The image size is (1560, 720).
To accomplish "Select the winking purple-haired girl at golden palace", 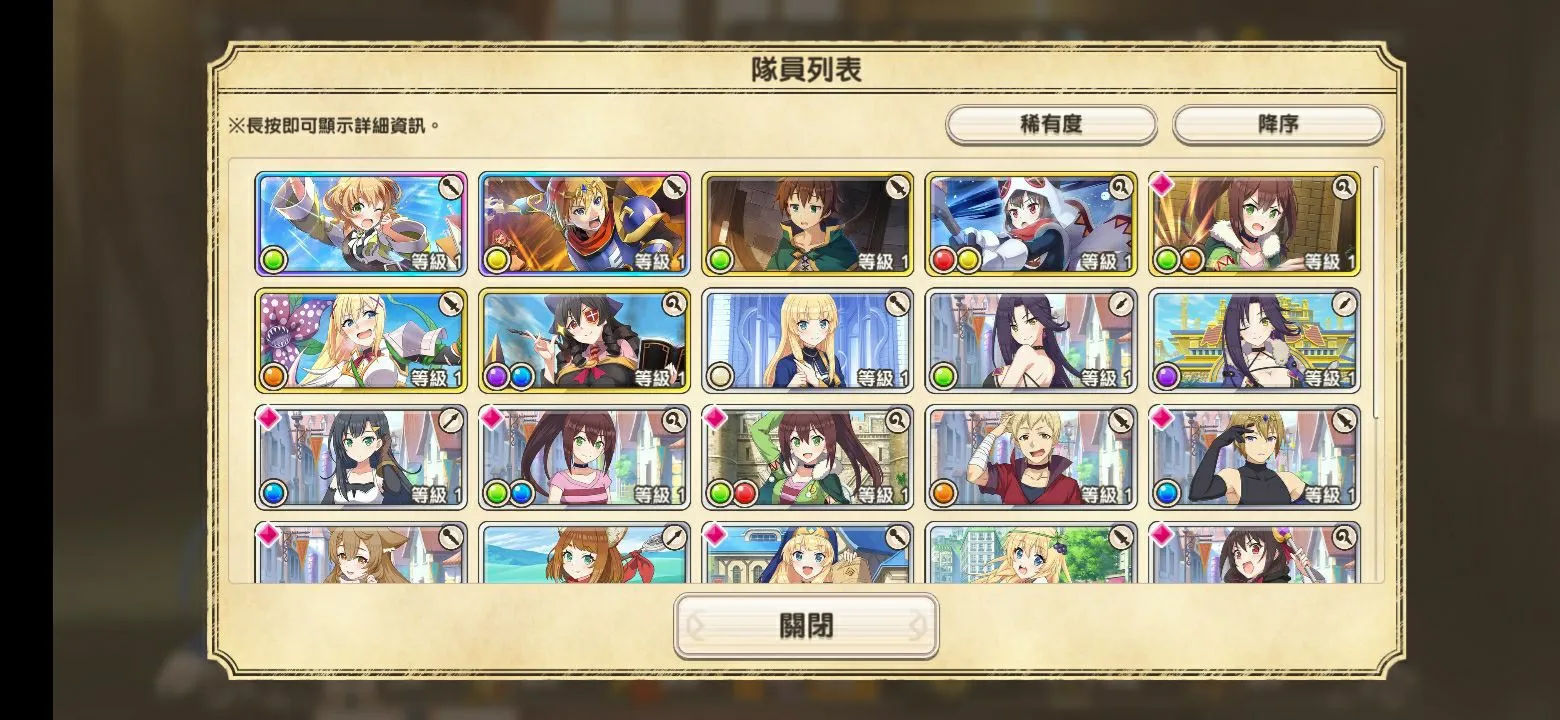I will coord(1254,341).
